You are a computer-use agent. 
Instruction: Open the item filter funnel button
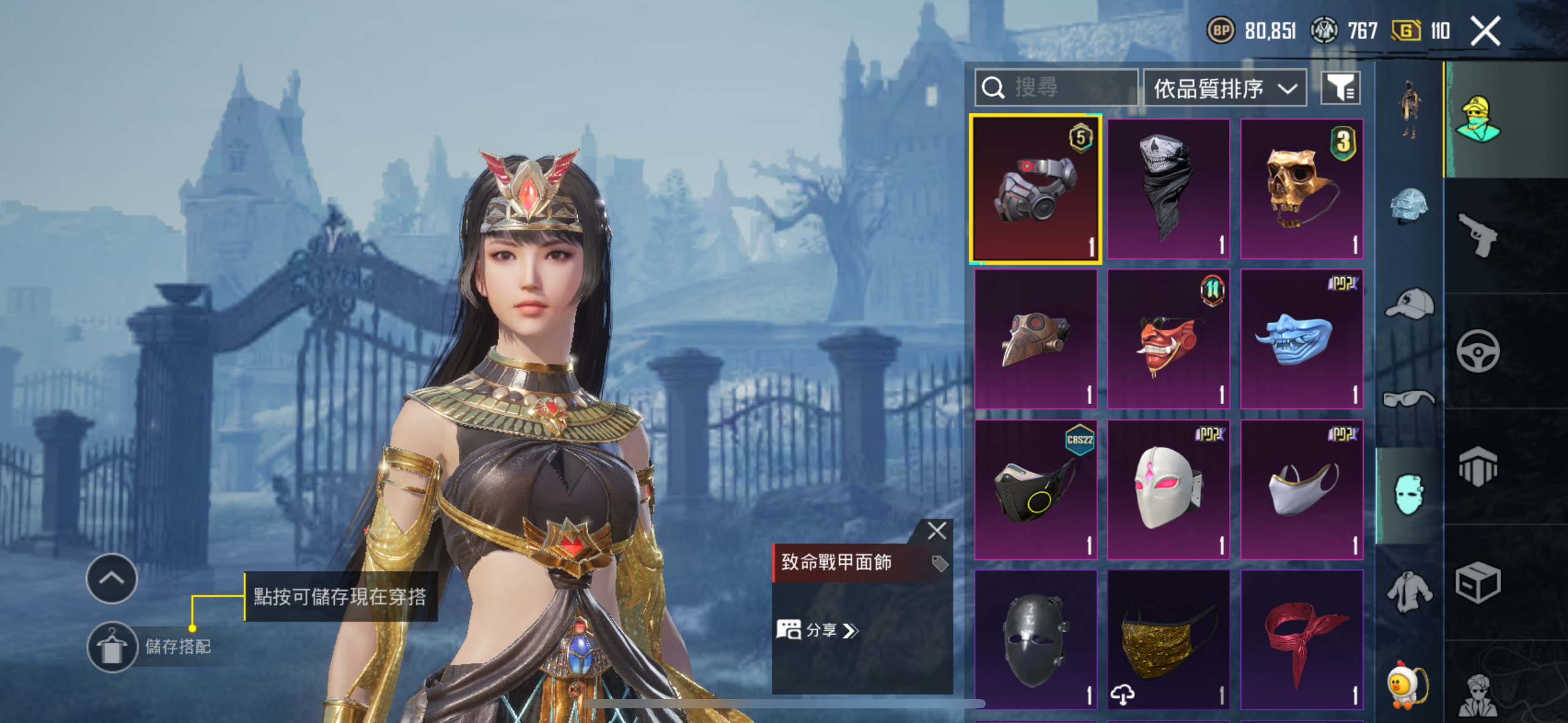click(x=1340, y=88)
